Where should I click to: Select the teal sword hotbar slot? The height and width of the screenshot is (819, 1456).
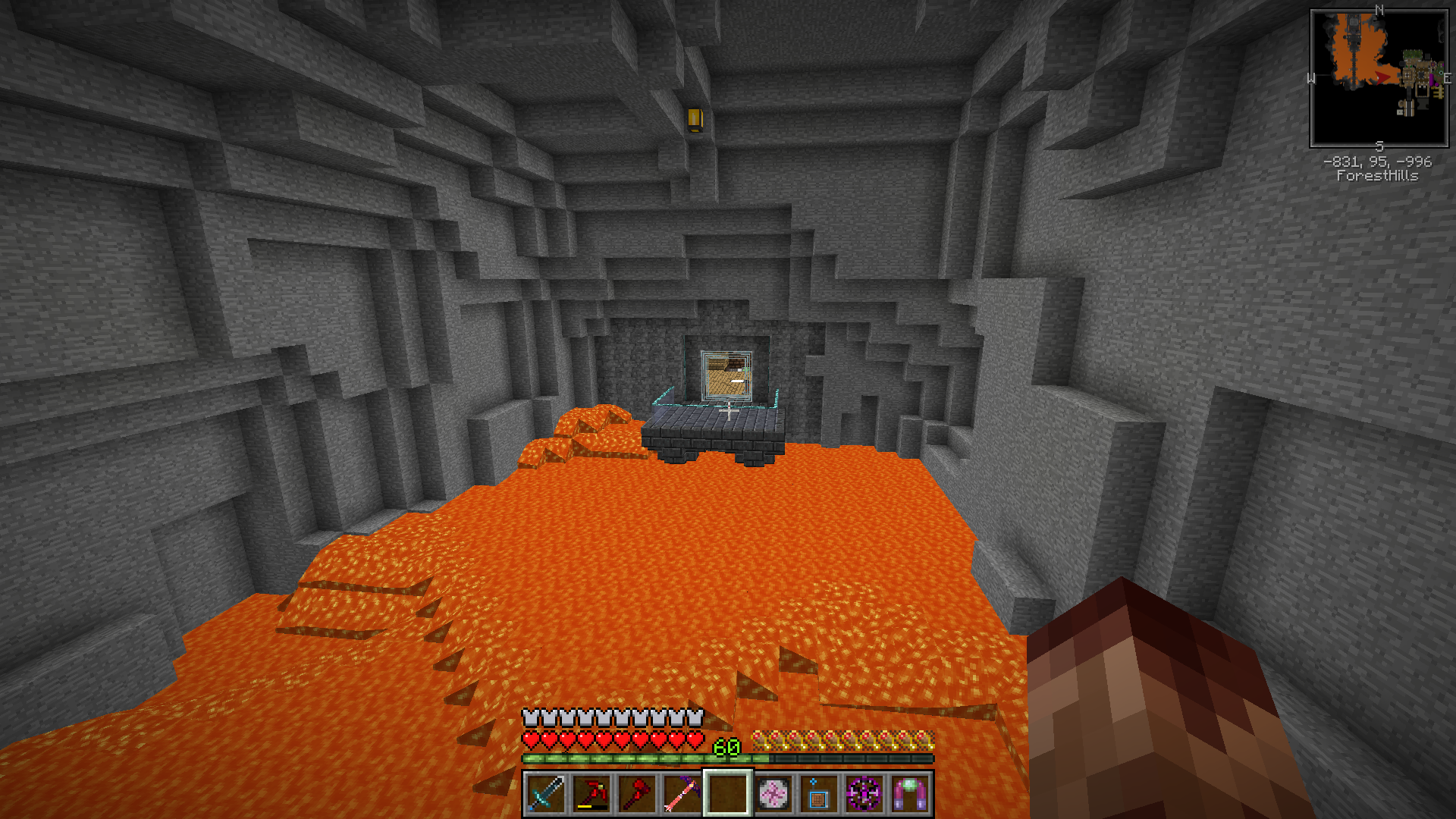546,794
